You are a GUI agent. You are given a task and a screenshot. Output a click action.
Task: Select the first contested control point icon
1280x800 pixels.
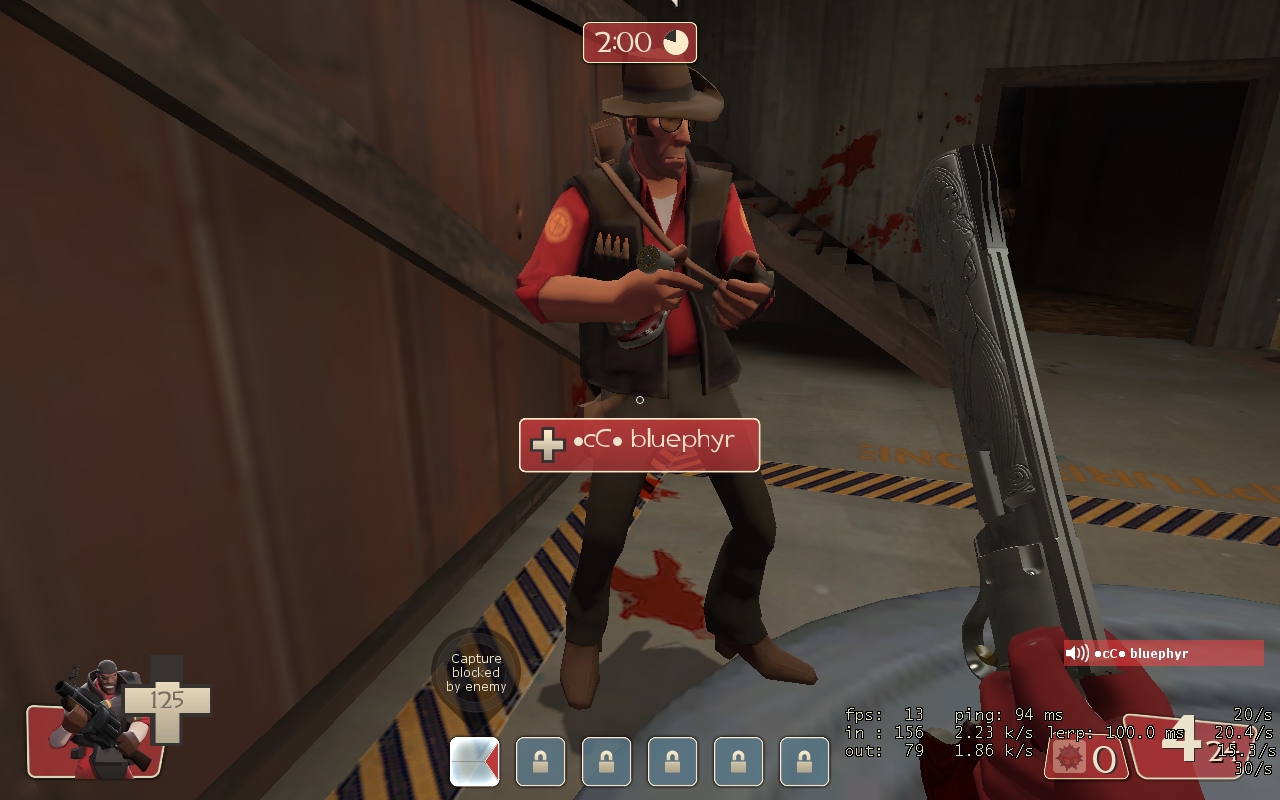pyautogui.click(x=474, y=761)
